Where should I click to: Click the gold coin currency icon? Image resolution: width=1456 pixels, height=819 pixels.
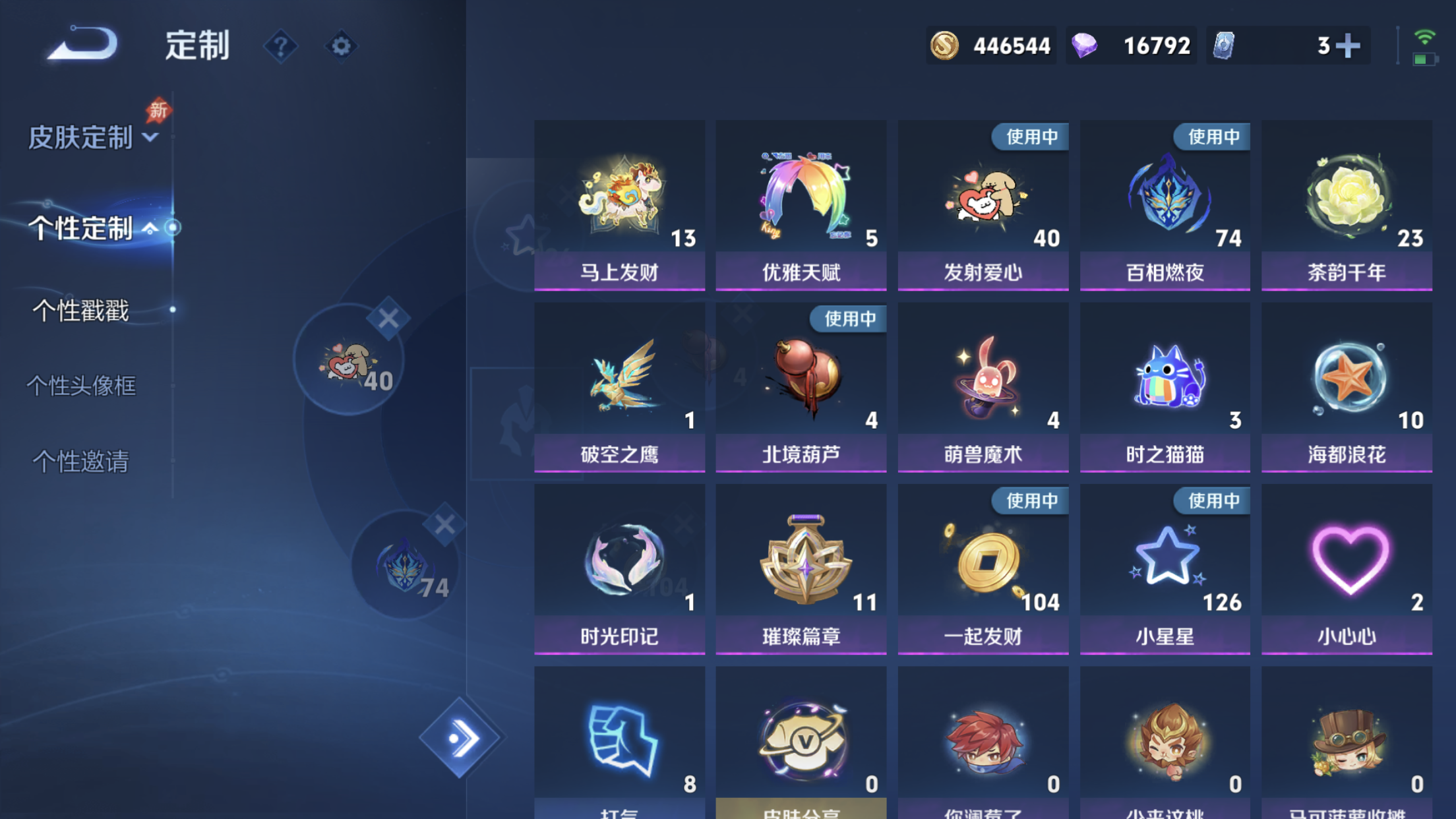coord(945,45)
